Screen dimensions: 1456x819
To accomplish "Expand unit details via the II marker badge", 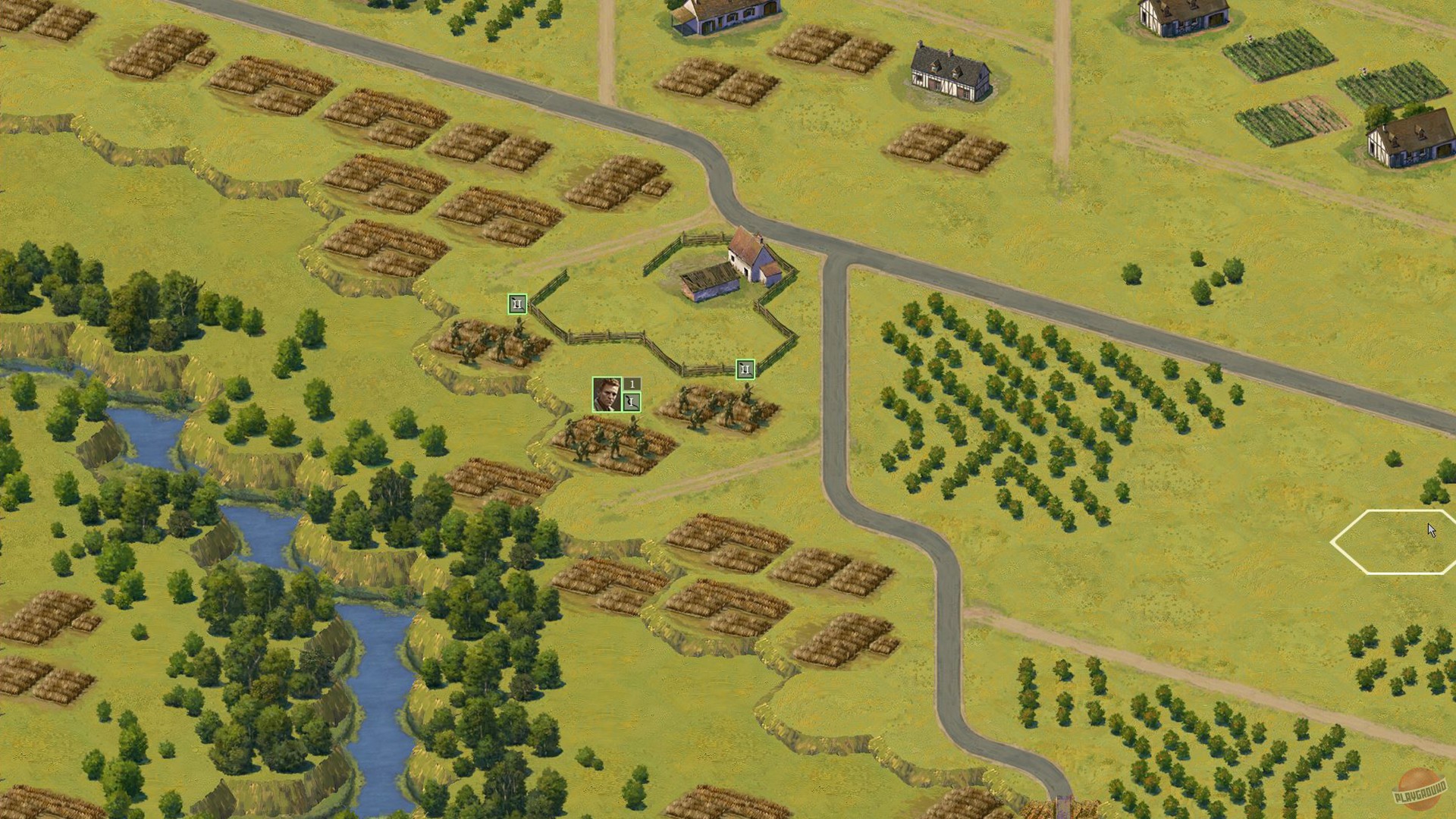I will tap(516, 303).
